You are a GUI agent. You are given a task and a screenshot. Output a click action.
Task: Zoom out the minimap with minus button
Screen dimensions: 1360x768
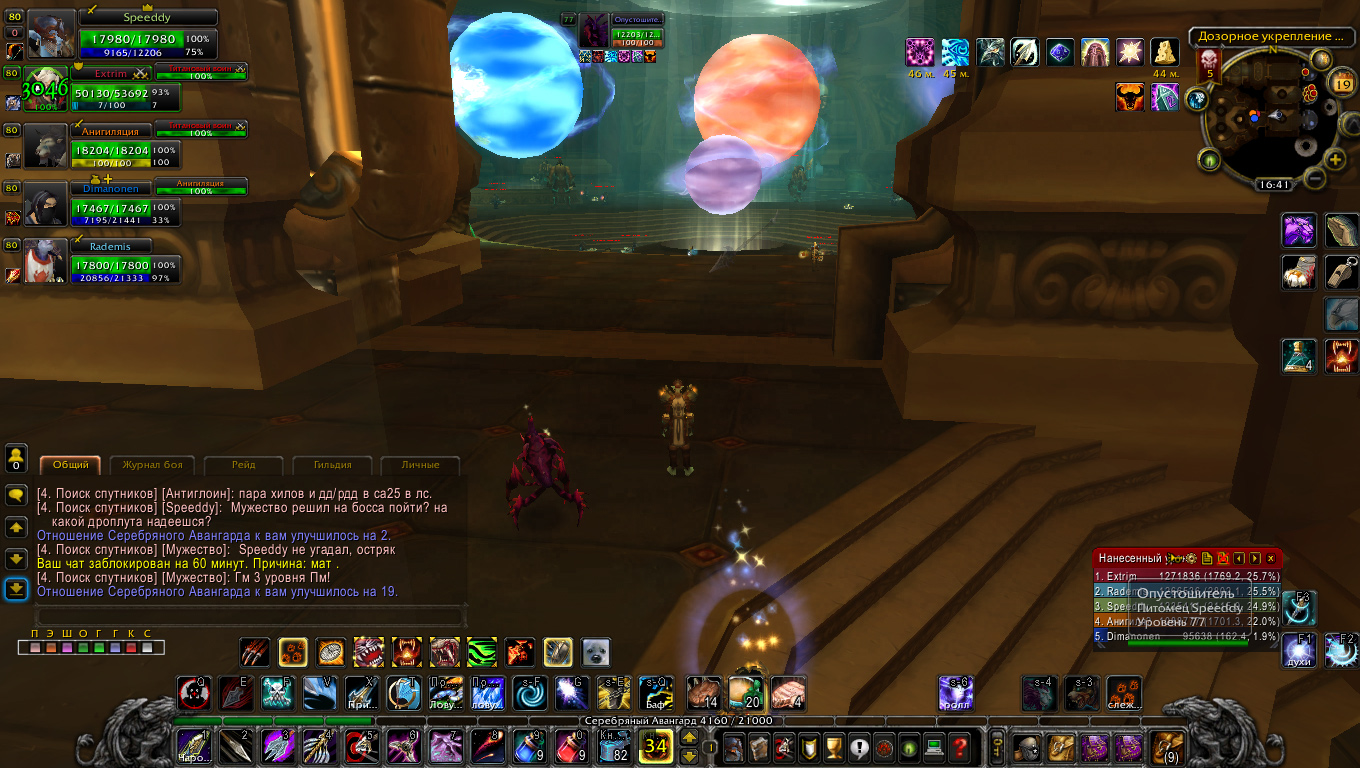click(1313, 178)
